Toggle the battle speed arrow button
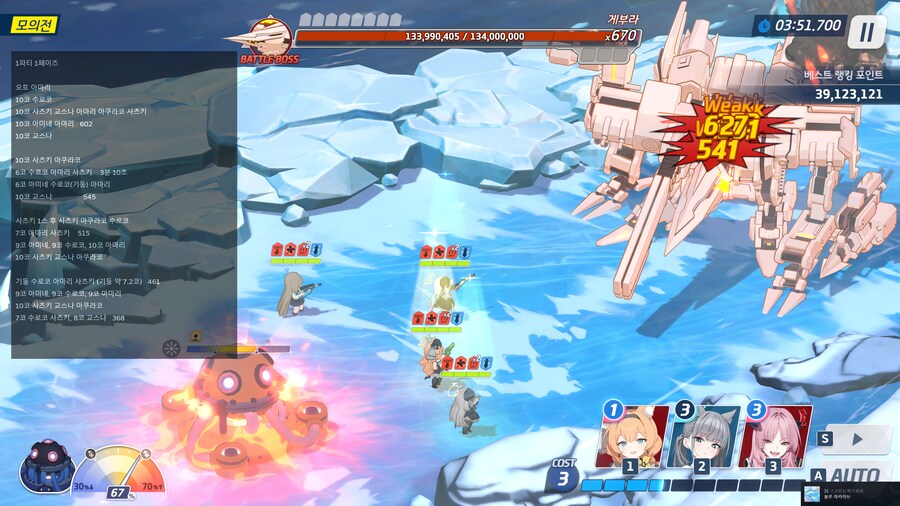This screenshot has width=900, height=506. coord(856,439)
